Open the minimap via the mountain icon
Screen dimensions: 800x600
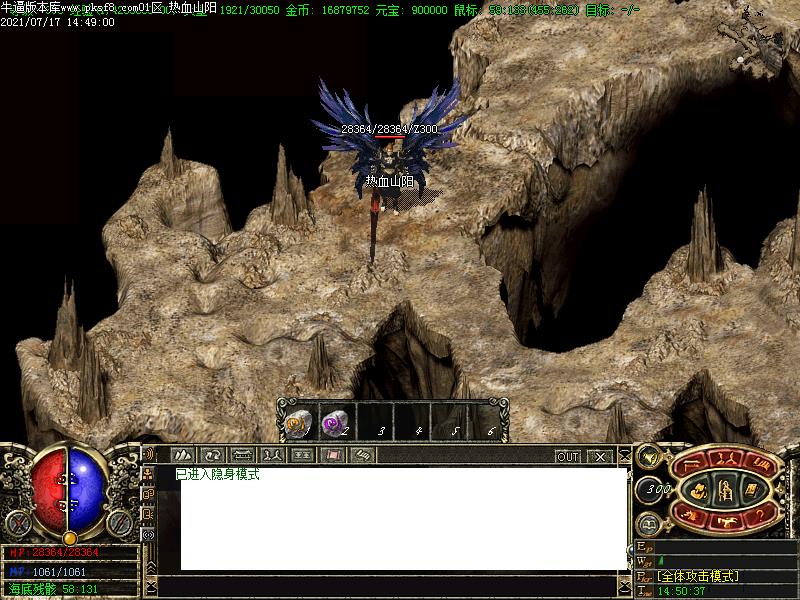182,456
